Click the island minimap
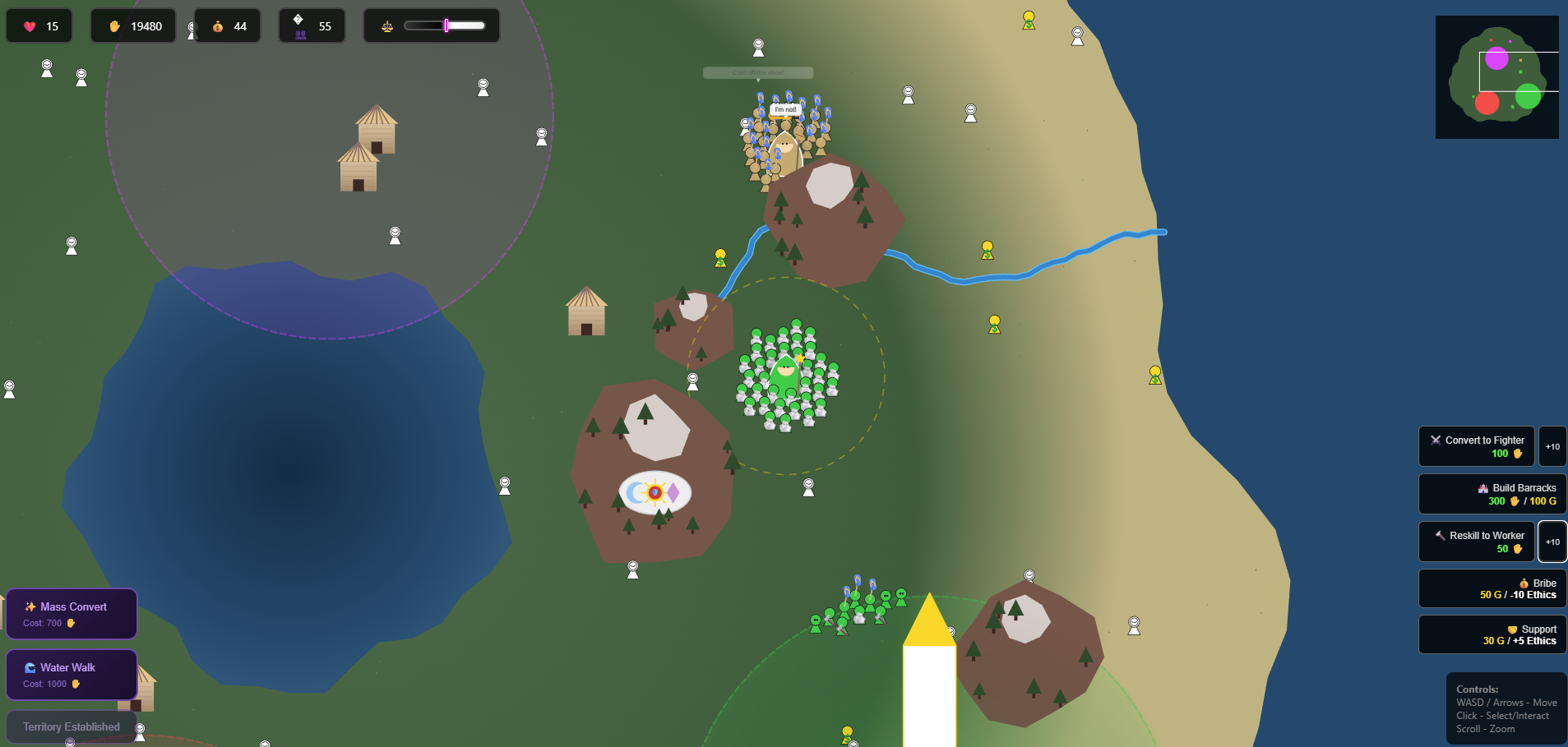 click(x=1496, y=77)
